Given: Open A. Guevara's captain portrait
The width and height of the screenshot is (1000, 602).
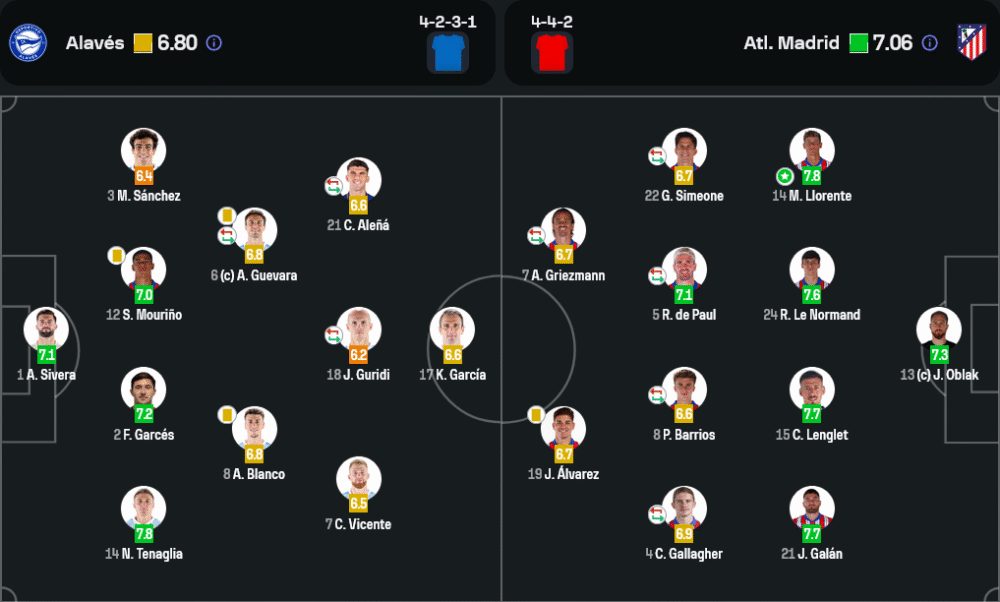Looking at the screenshot, I should tap(254, 230).
